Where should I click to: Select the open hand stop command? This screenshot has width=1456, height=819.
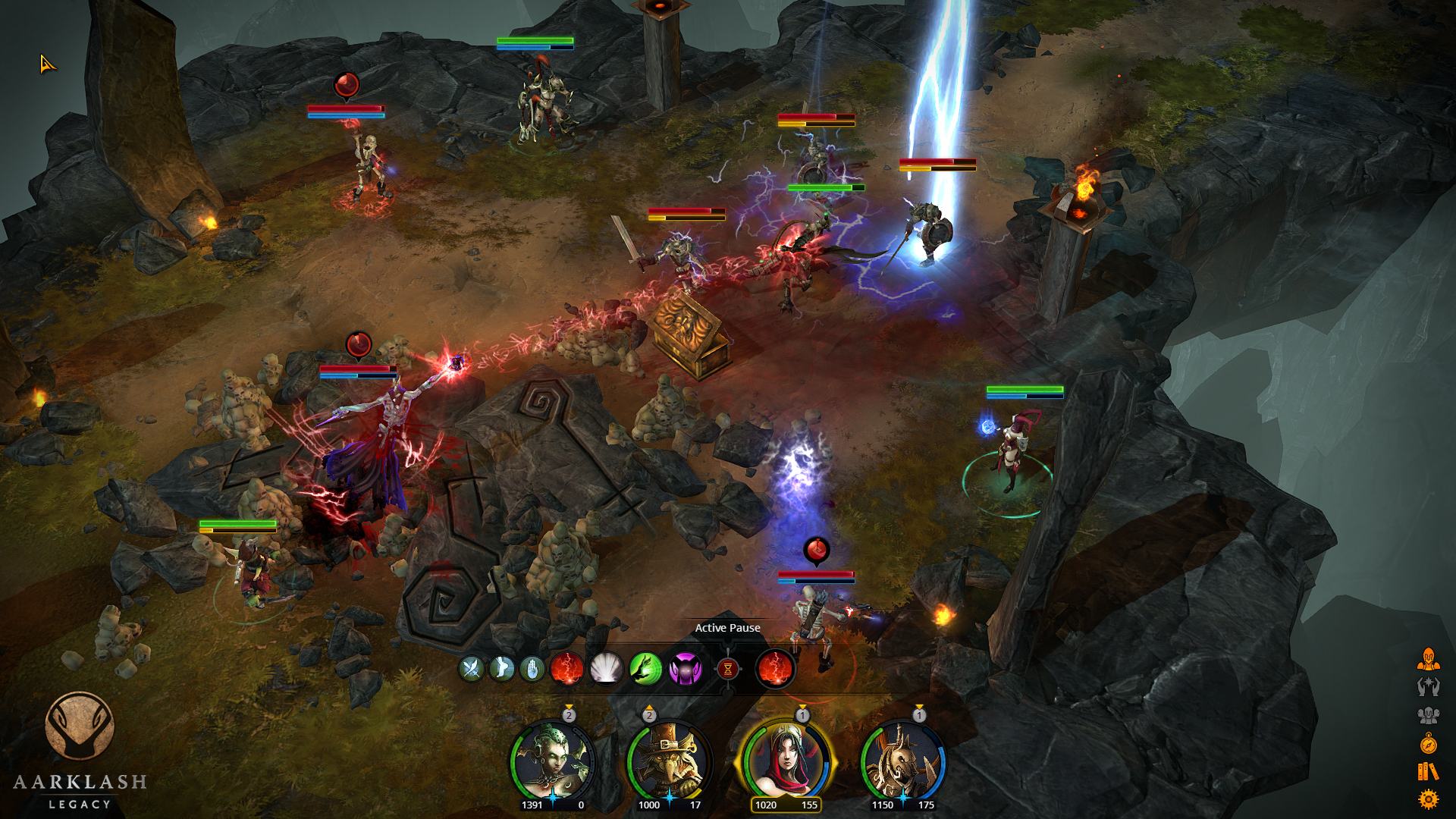[x=532, y=669]
